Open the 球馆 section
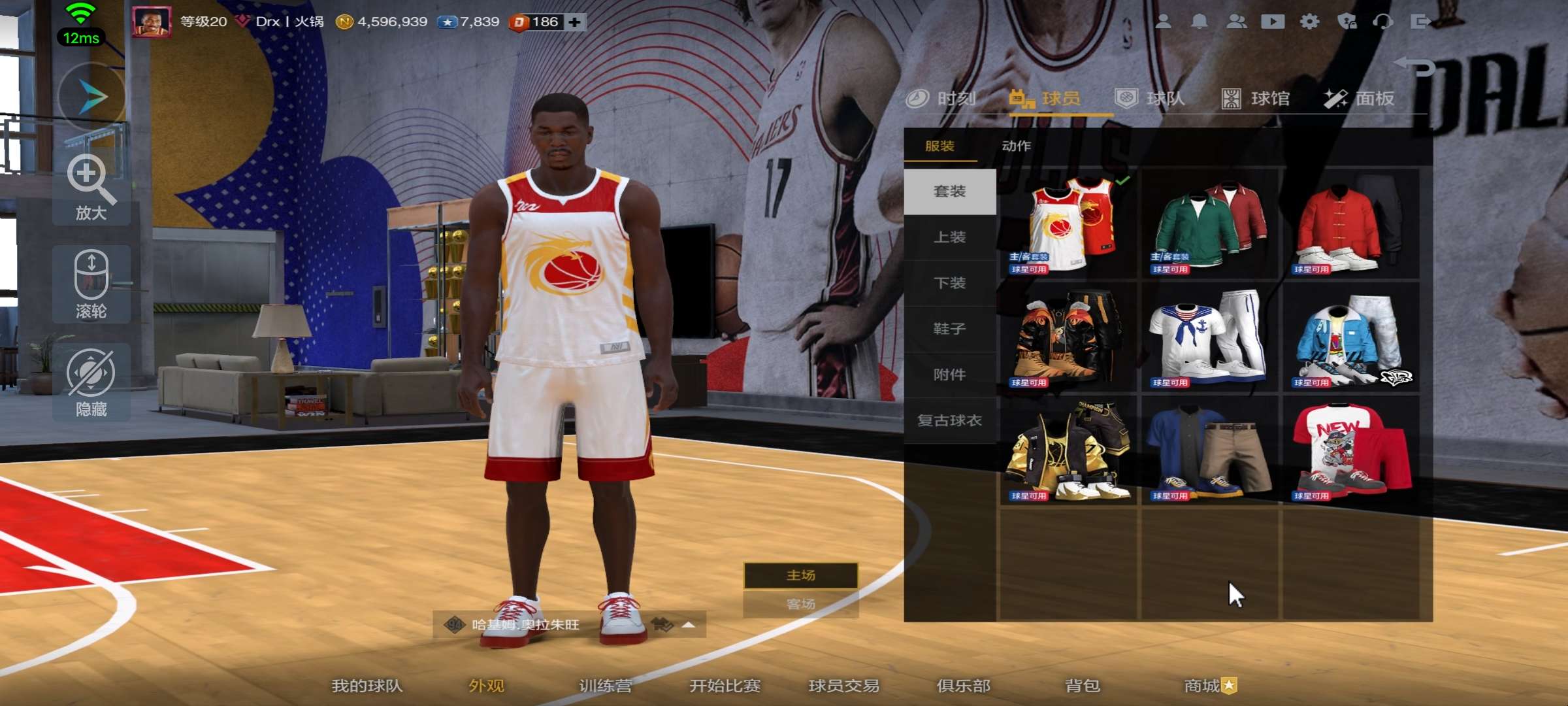The width and height of the screenshot is (1568, 706). click(x=1267, y=98)
